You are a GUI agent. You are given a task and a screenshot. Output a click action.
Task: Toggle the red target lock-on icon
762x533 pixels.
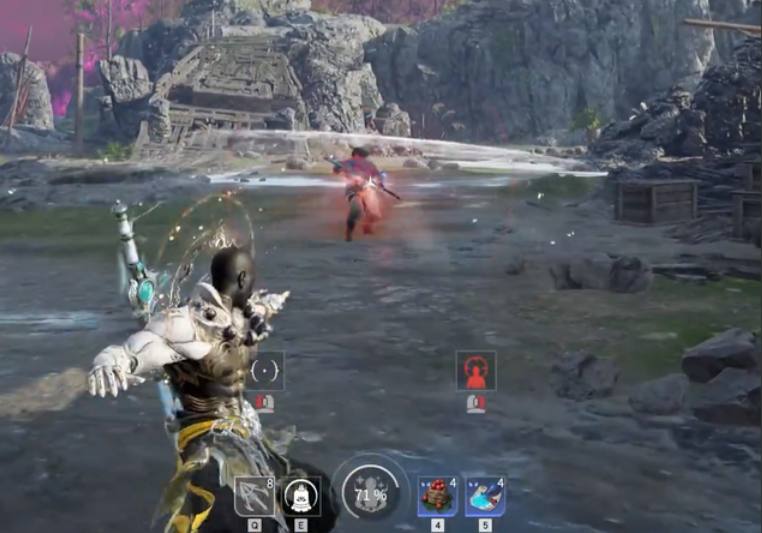coord(476,371)
